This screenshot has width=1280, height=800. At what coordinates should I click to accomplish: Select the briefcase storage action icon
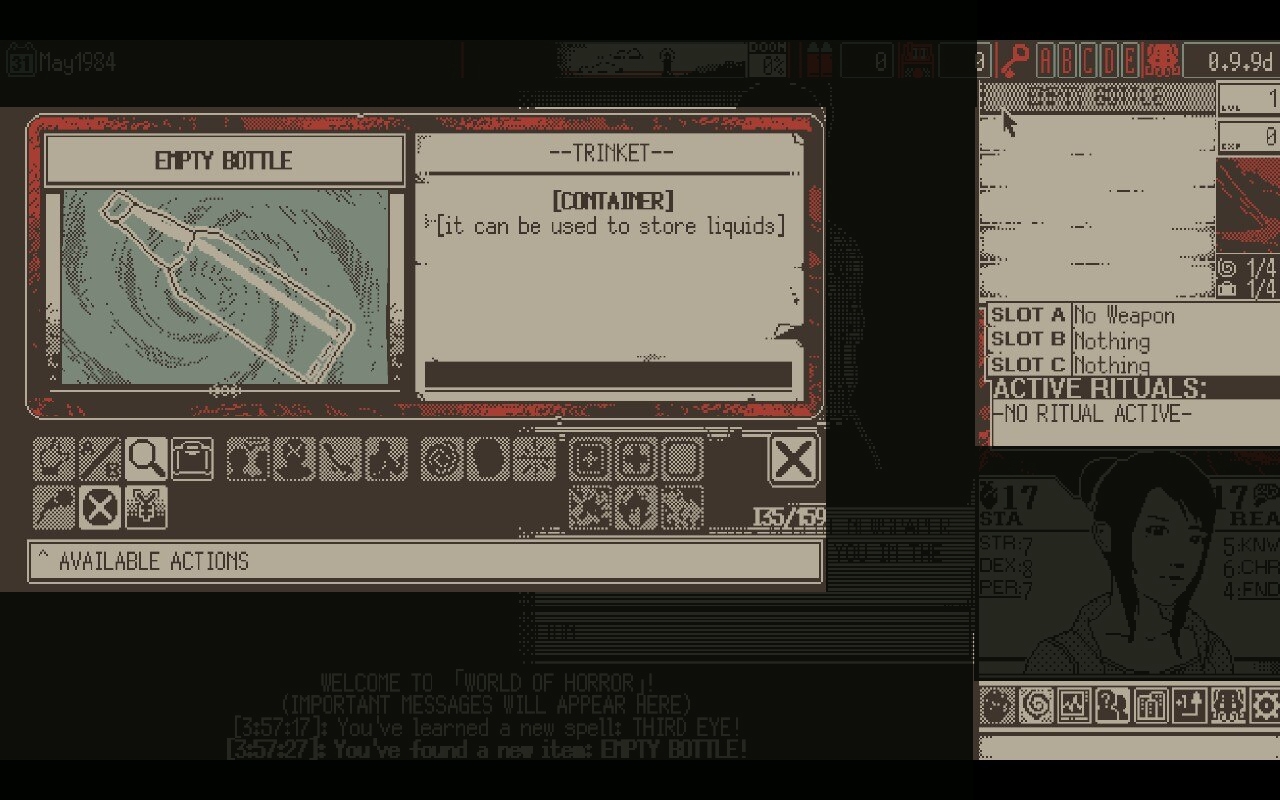pos(194,458)
